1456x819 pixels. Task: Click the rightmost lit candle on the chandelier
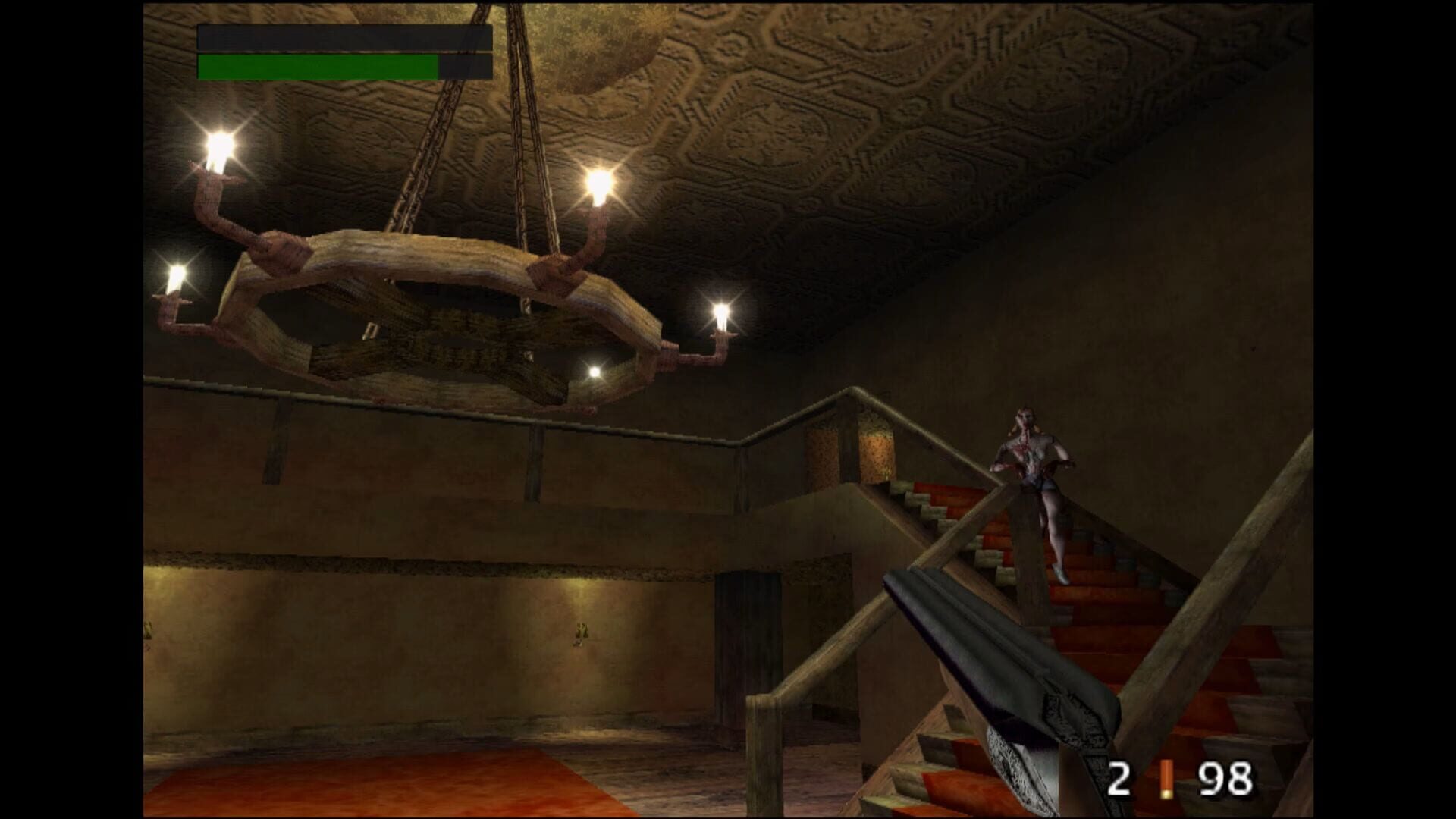coord(720,311)
